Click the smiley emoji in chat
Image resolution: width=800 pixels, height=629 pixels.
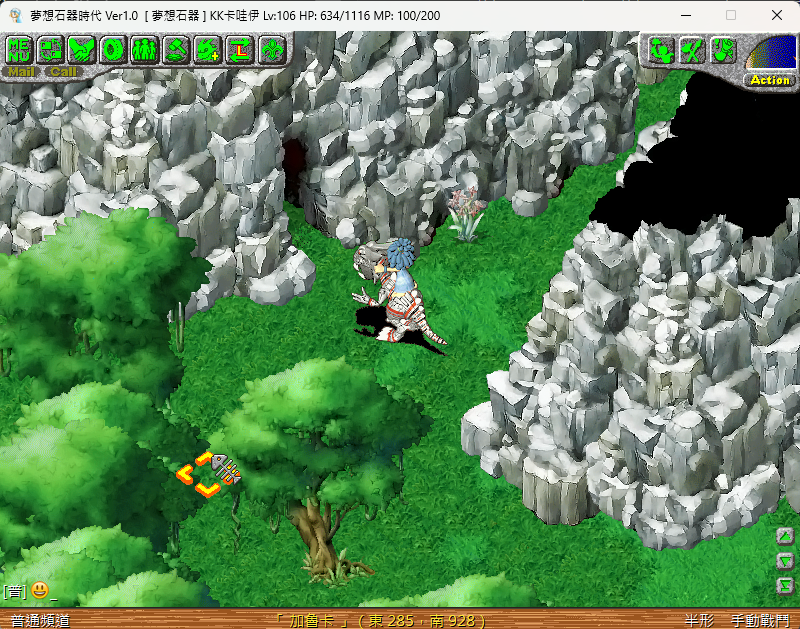(x=40, y=591)
